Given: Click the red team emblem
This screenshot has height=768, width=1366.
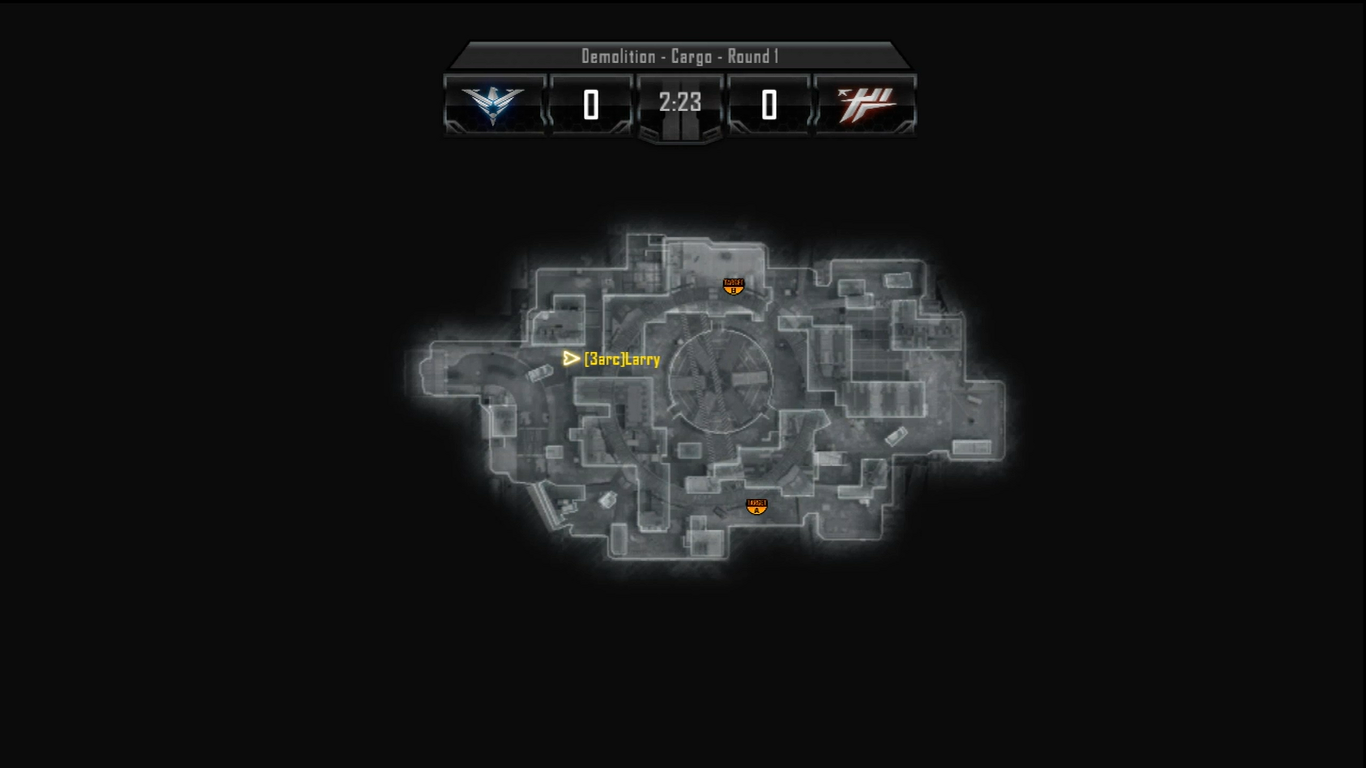Looking at the screenshot, I should [x=866, y=104].
